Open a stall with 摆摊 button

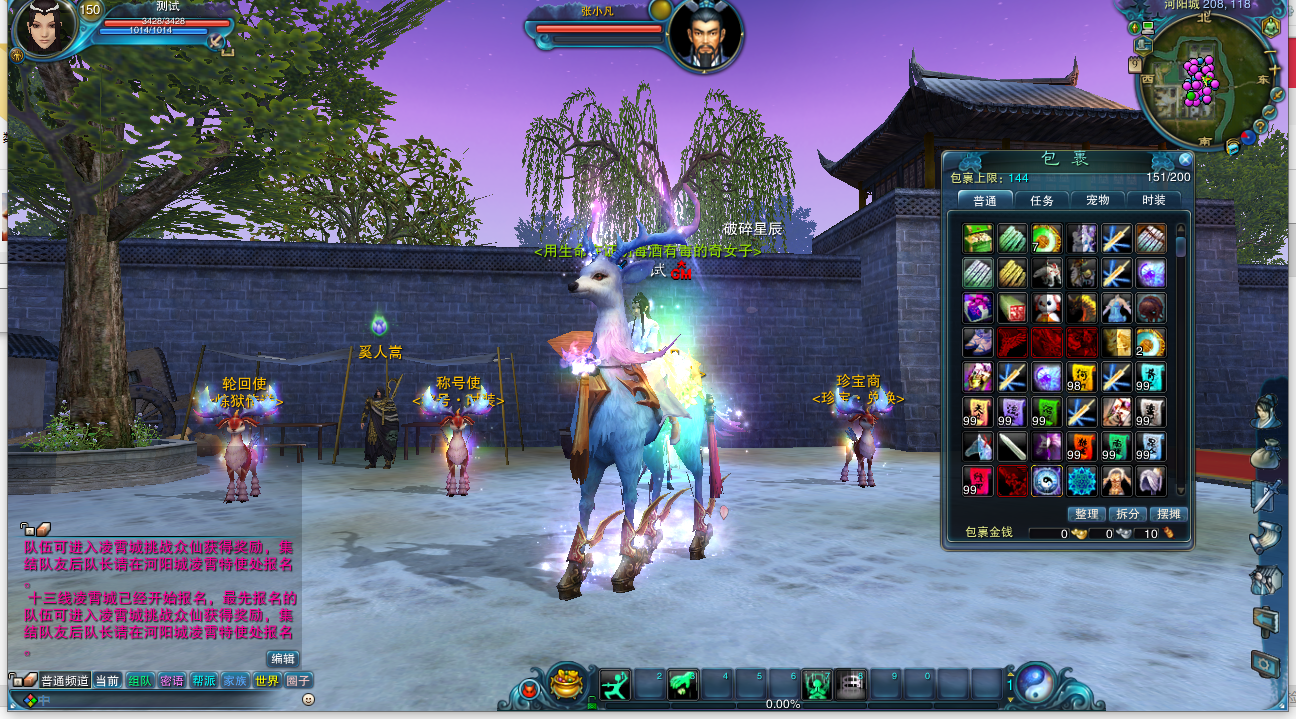(x=1167, y=514)
